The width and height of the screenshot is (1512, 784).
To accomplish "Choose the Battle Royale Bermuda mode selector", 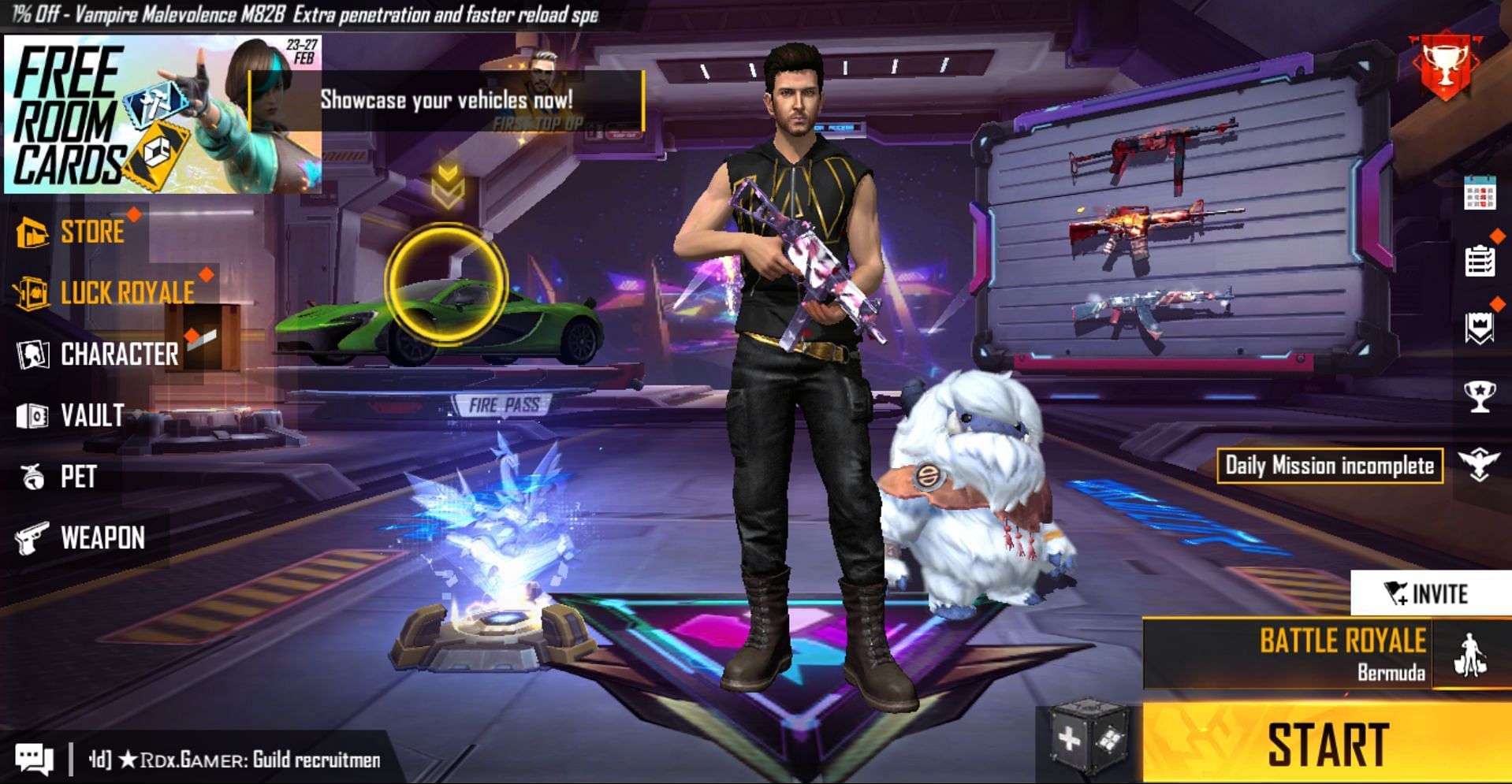I will [1324, 654].
